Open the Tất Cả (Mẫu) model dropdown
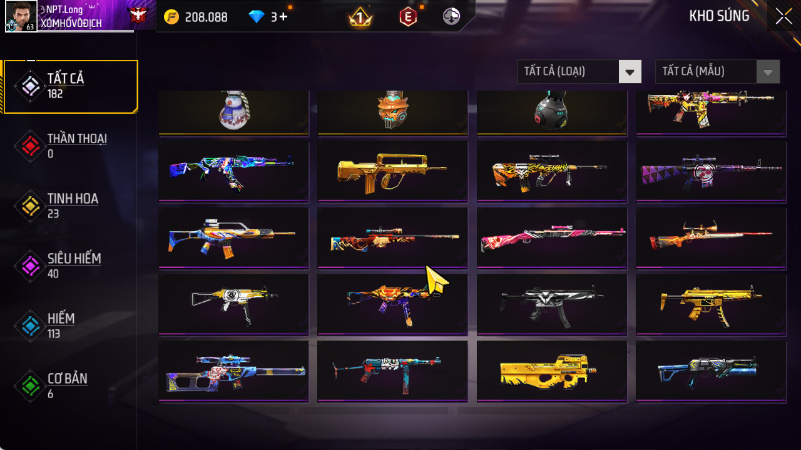The height and width of the screenshot is (450, 801). point(717,71)
